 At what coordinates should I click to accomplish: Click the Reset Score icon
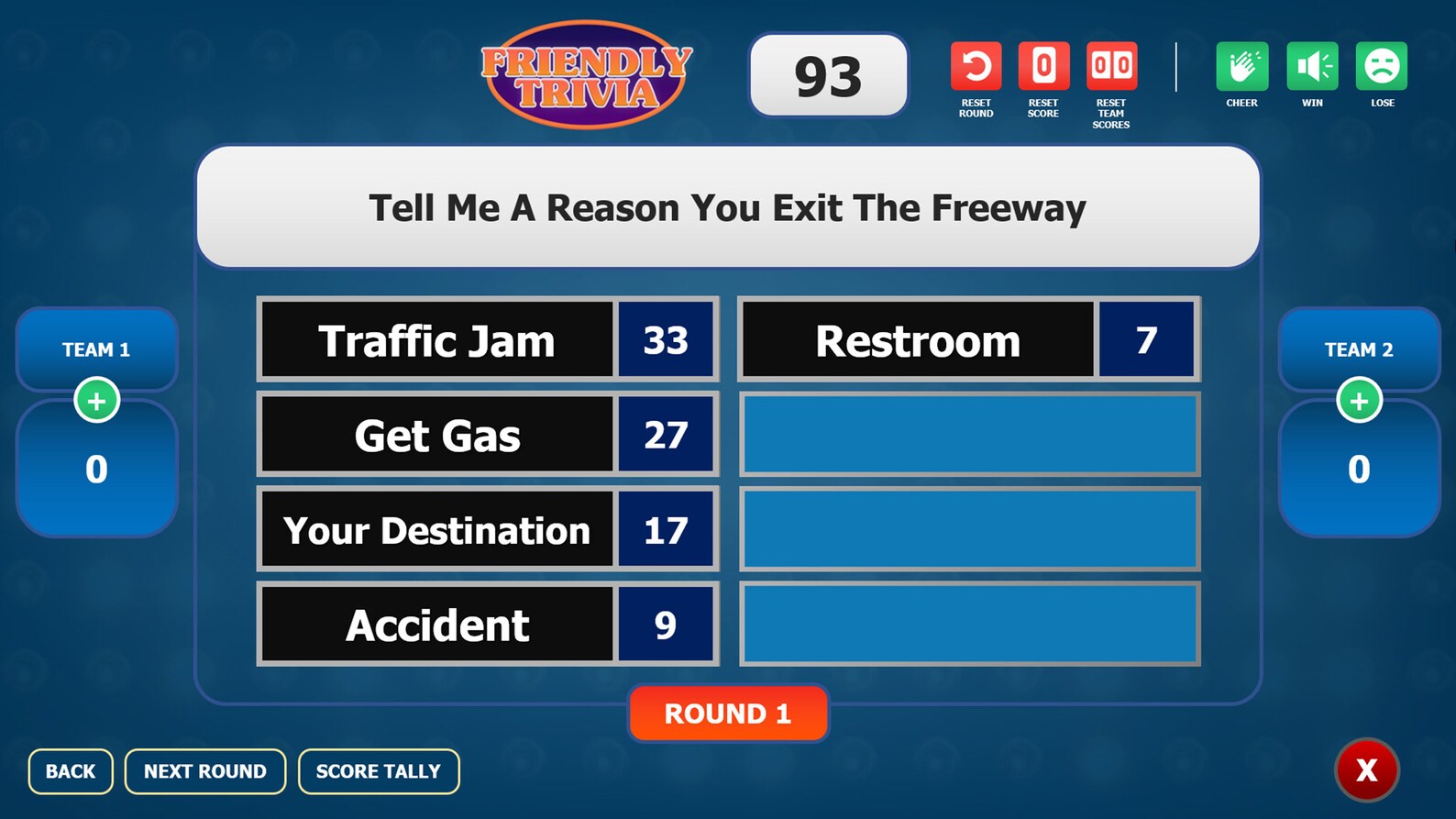pyautogui.click(x=1043, y=66)
